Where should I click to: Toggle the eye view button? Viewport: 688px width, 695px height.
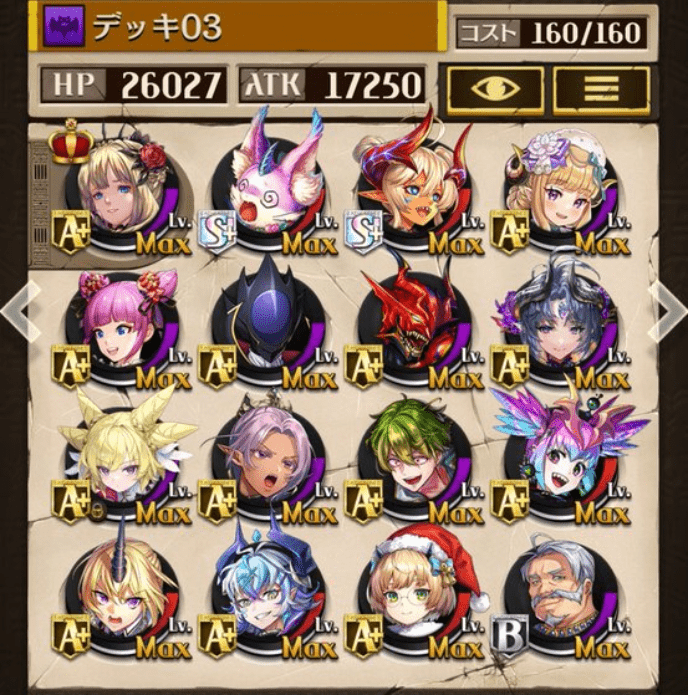coord(496,90)
